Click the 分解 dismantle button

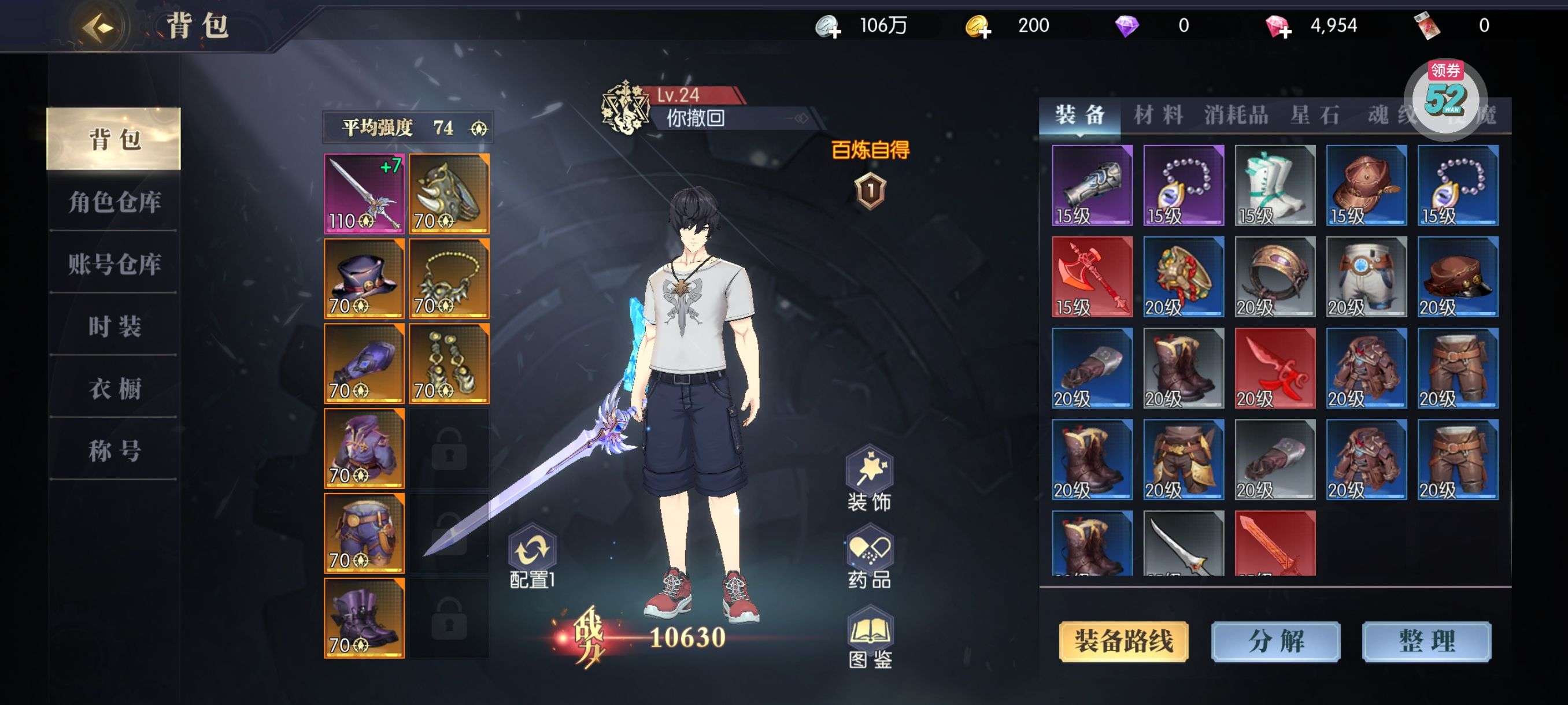point(1275,641)
